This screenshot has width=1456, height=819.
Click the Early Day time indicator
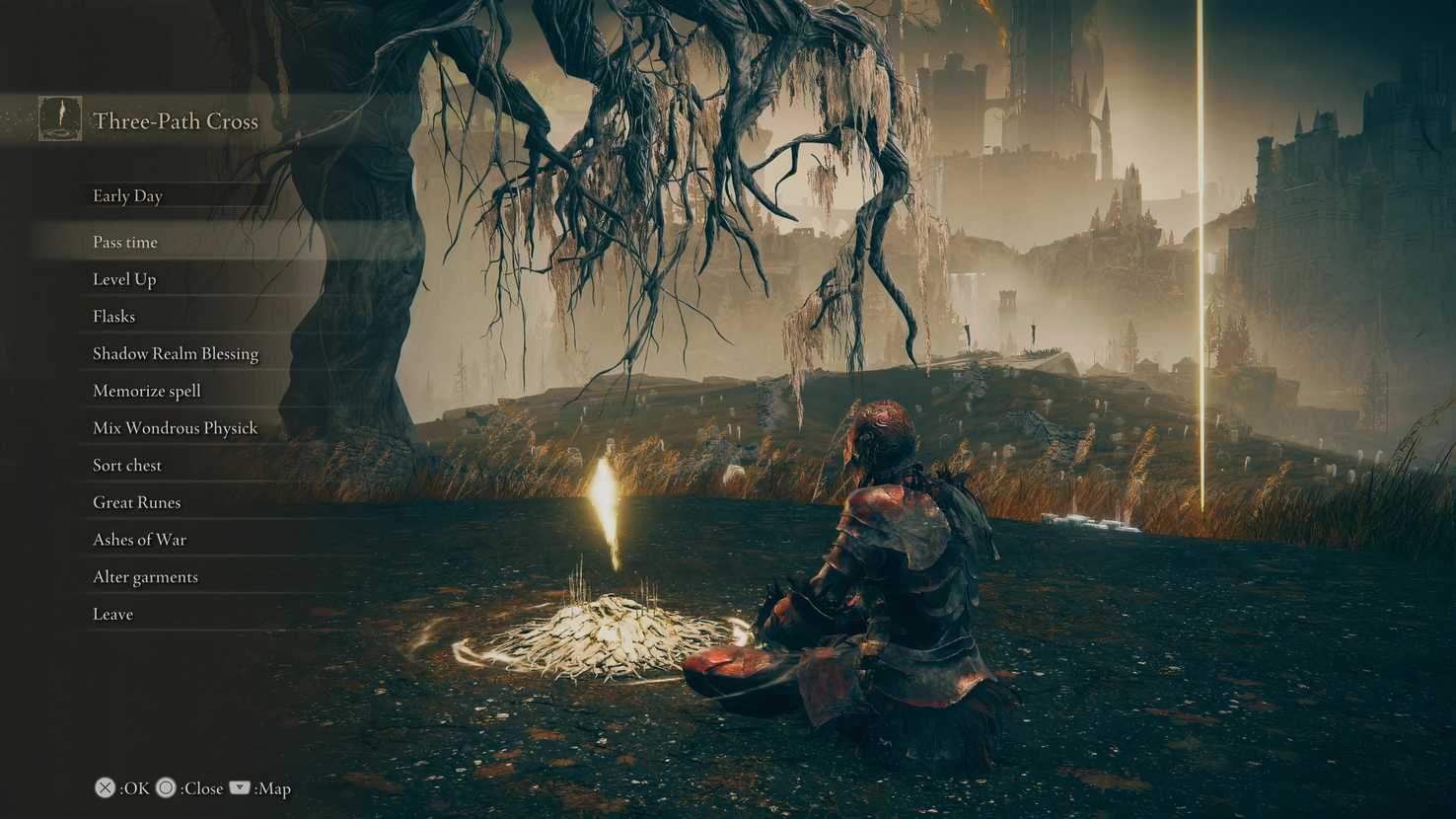pyautogui.click(x=127, y=196)
